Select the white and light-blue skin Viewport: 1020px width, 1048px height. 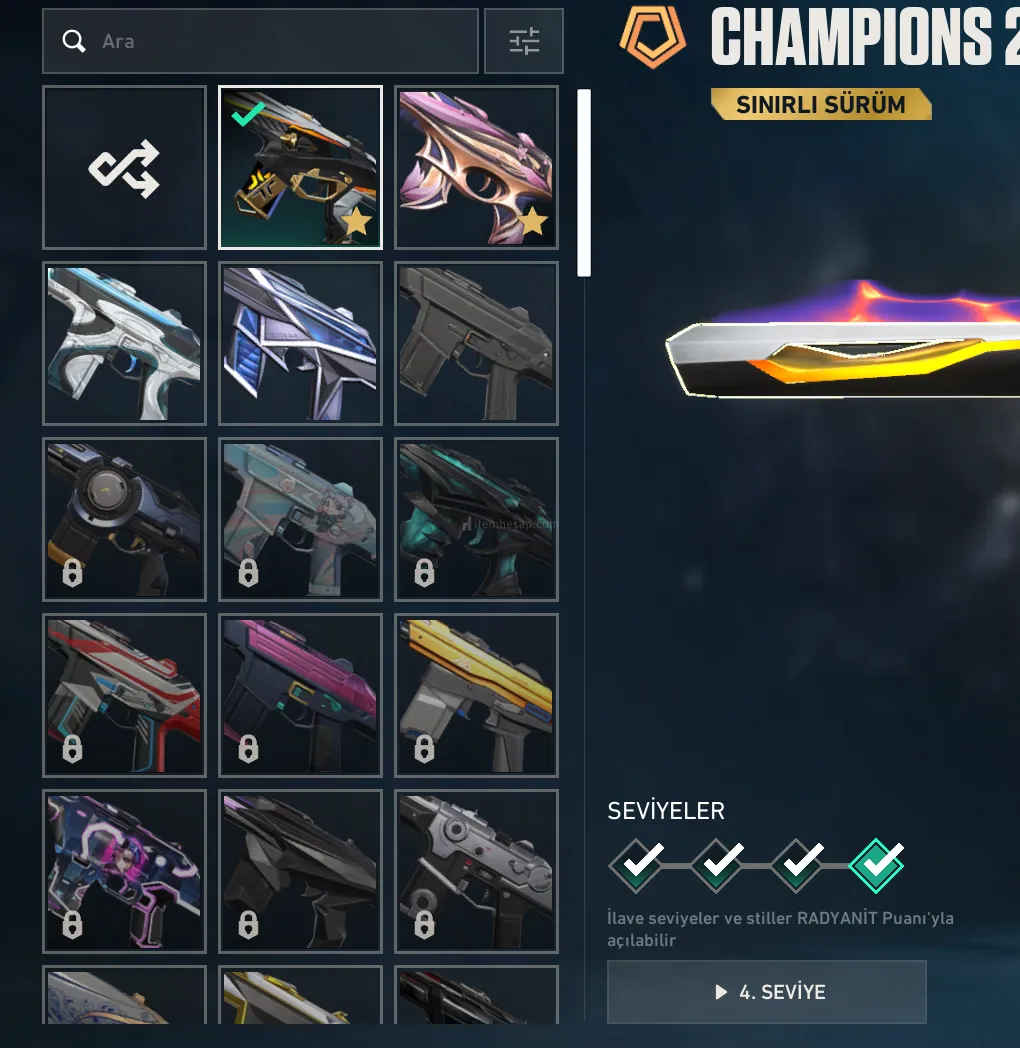pyautogui.click(x=124, y=343)
